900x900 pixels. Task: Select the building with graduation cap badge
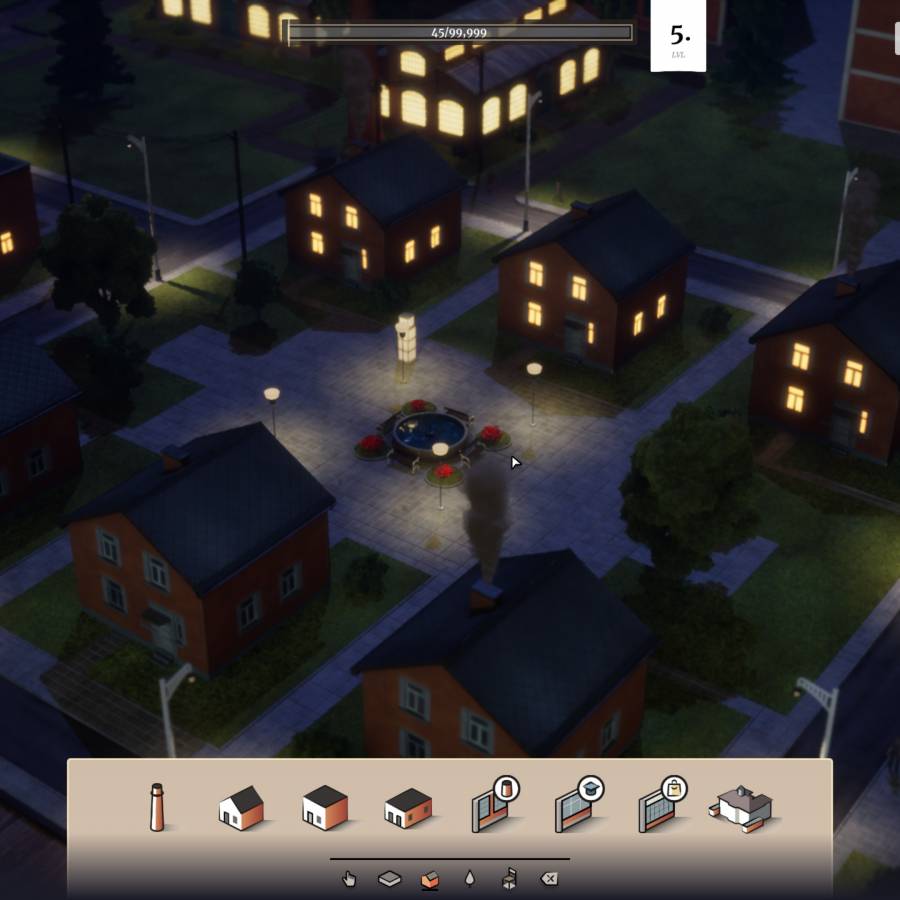tap(576, 805)
